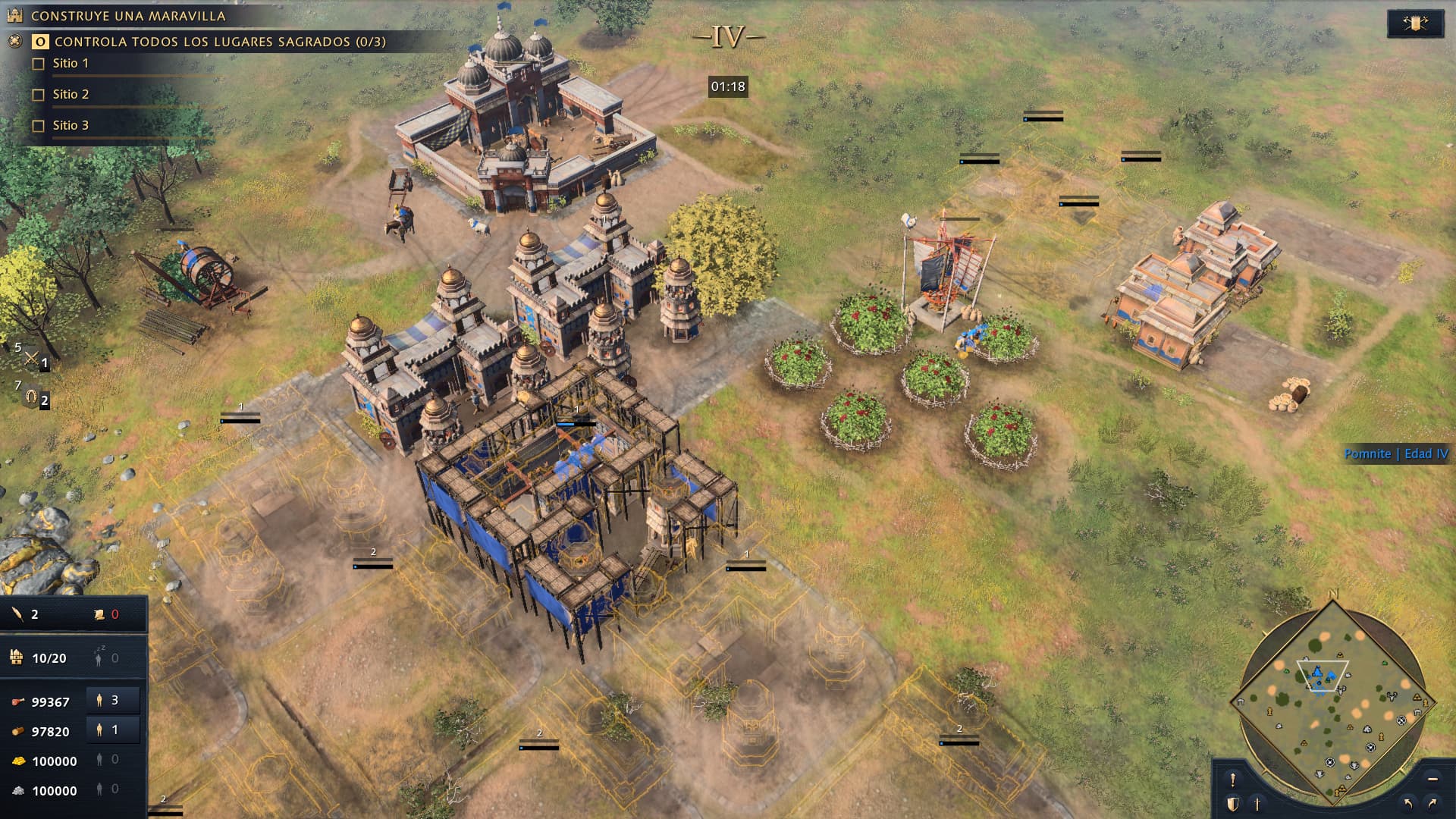Screen dimensions: 1456x819
Task: Click the minus button next to minimap
Action: pyautogui.click(x=1432, y=780)
